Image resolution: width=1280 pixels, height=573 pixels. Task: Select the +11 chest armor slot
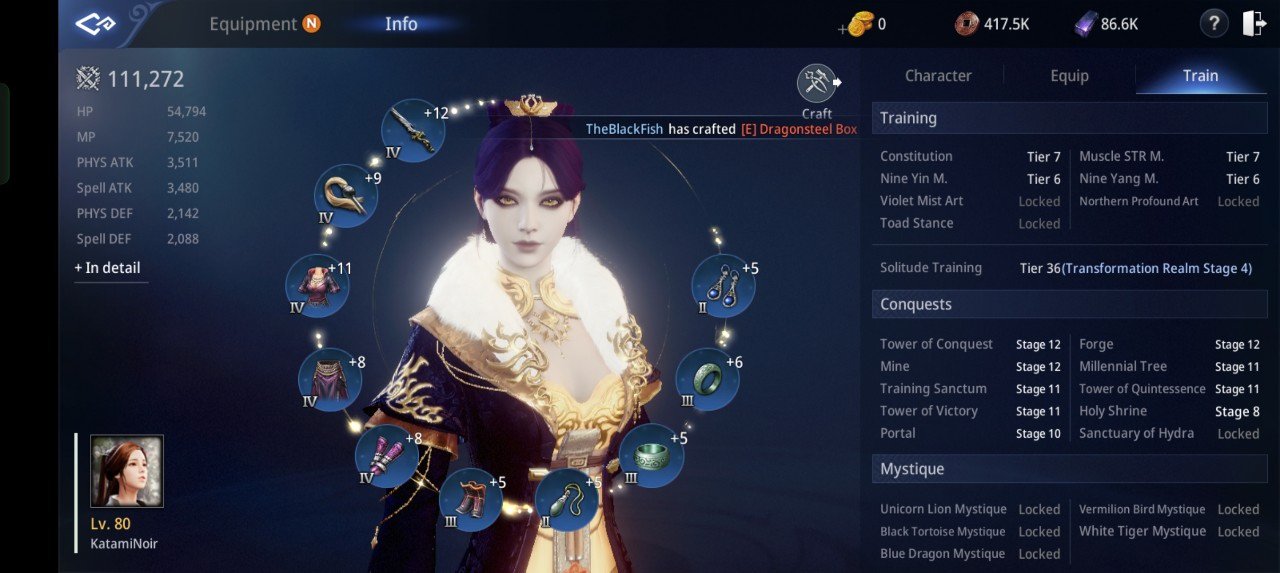pyautogui.click(x=317, y=285)
